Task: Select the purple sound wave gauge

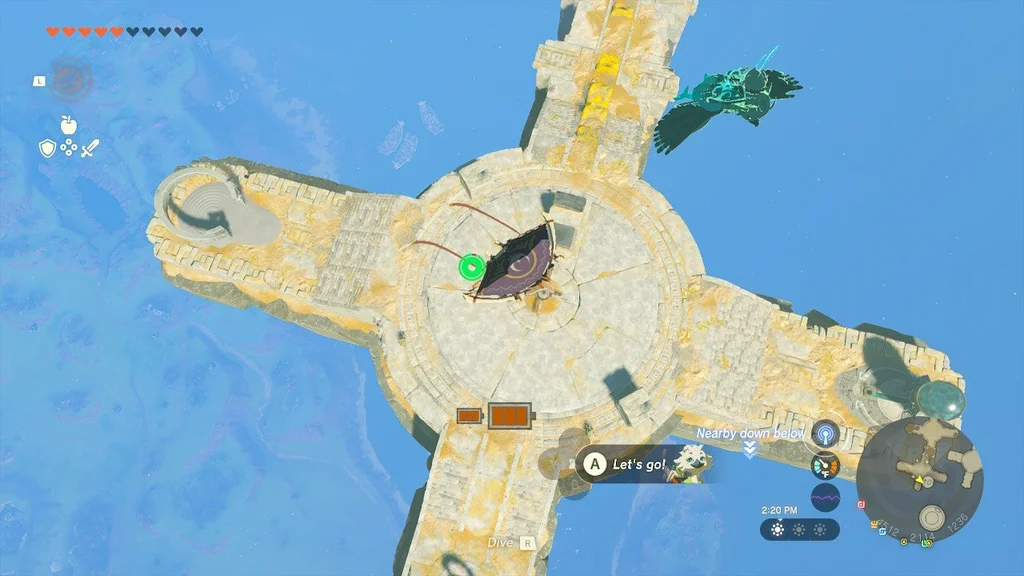Action: click(825, 497)
